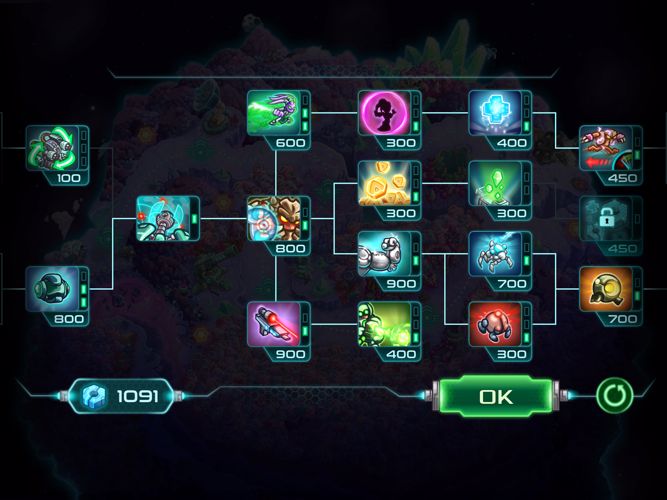Viewport: 667px width, 500px height.
Task: Pick the green crystal upgrade
Action: [x=494, y=183]
